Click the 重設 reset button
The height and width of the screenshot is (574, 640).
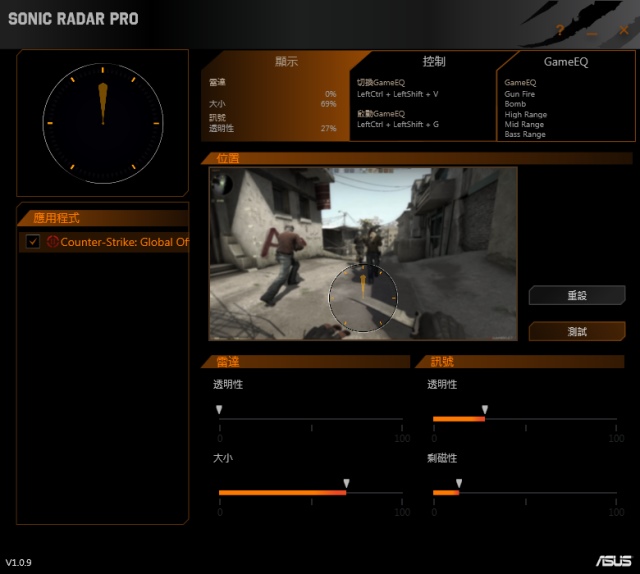pyautogui.click(x=577, y=295)
